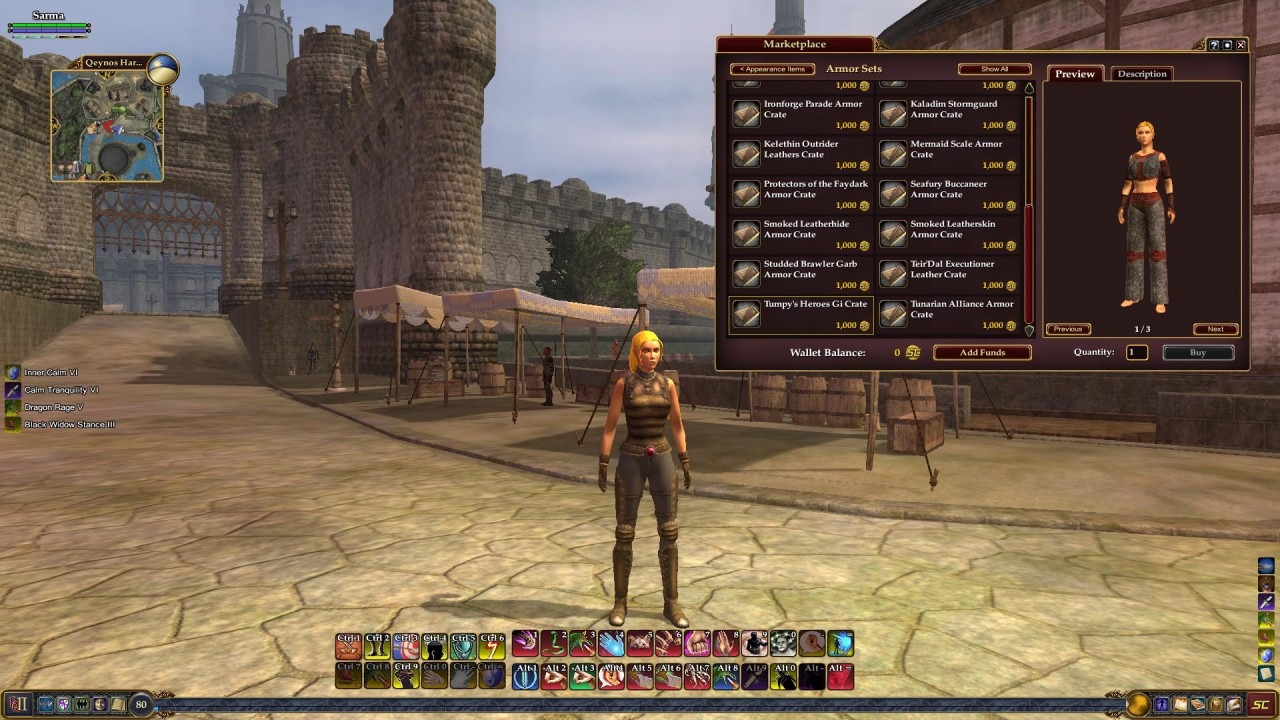Open the Station Cash store with the SC icon

[1261, 704]
